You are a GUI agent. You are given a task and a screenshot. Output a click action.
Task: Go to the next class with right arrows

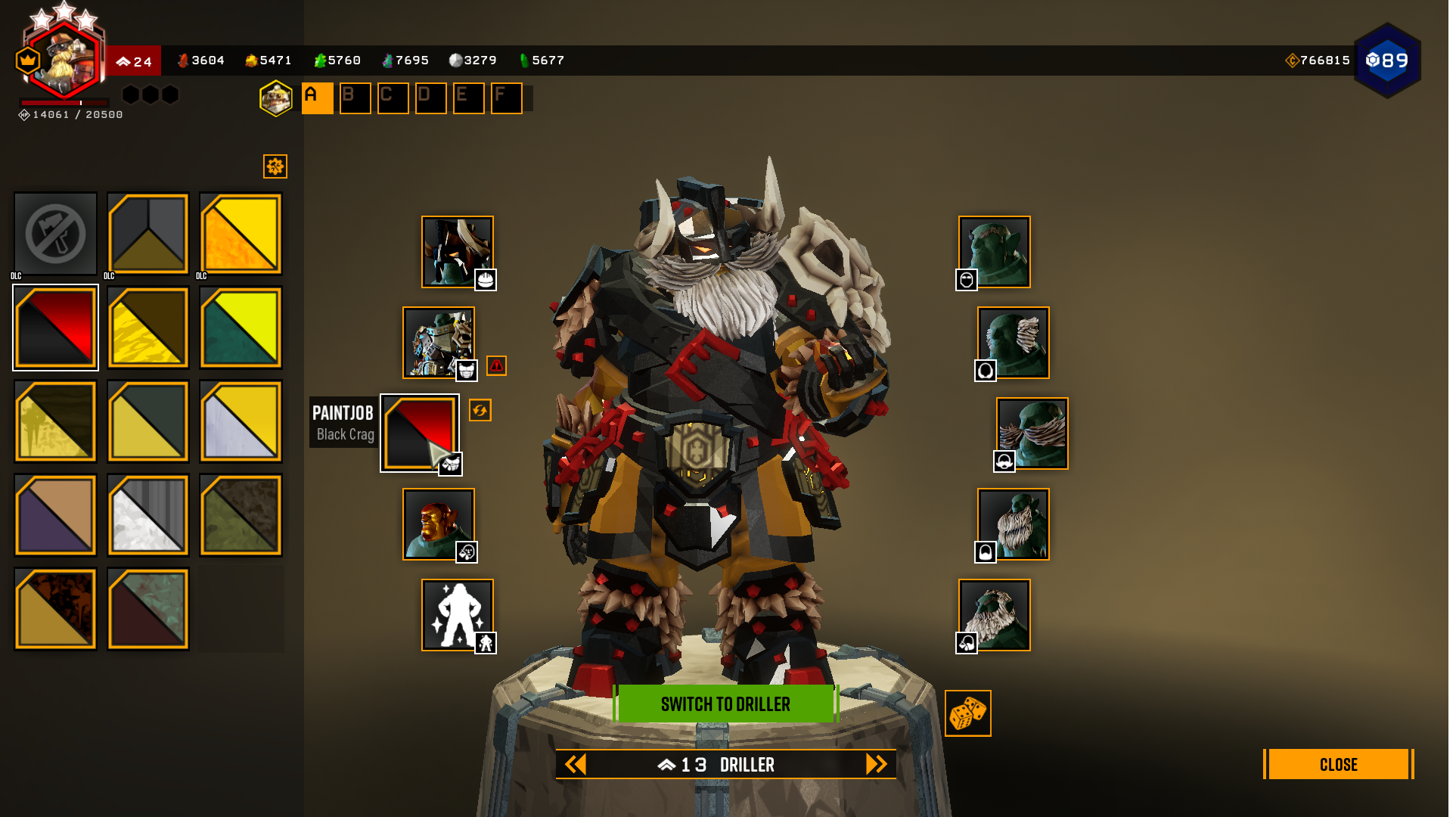pyautogui.click(x=876, y=764)
